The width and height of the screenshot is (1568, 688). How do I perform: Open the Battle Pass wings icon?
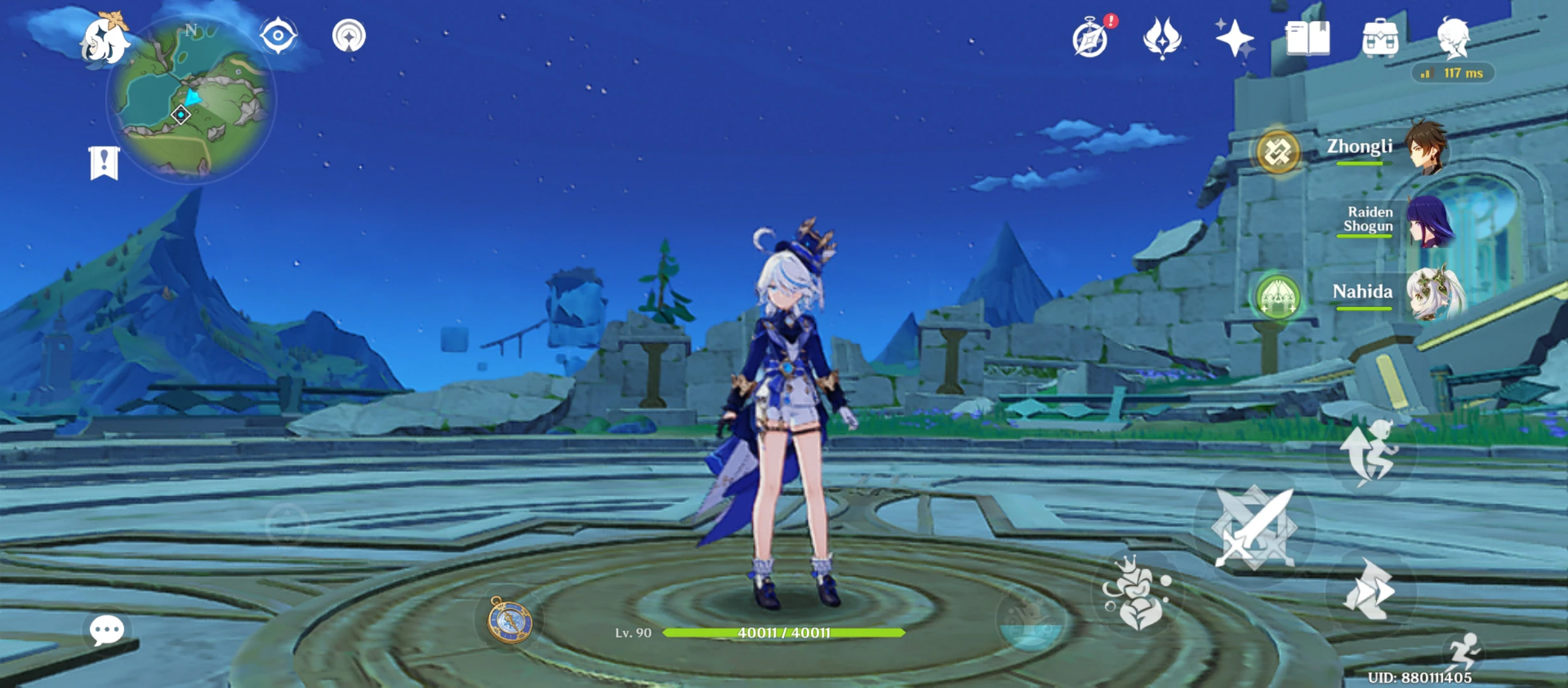(x=1163, y=39)
